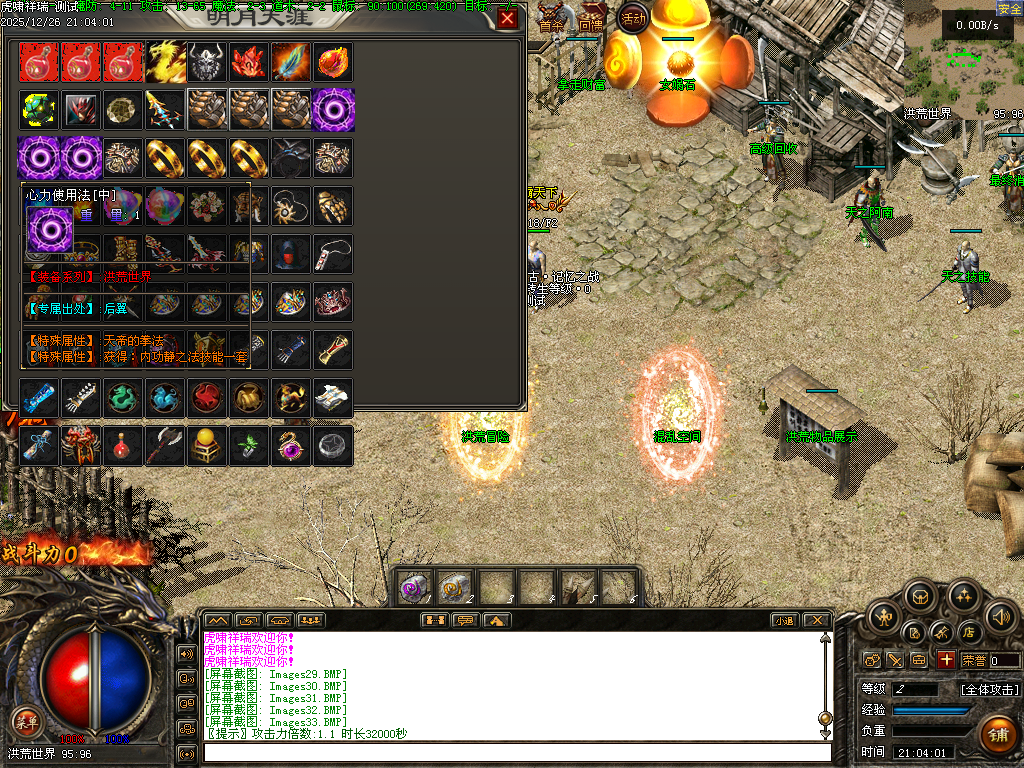Click the 小退 logout button
The width and height of the screenshot is (1024, 768).
(x=784, y=620)
